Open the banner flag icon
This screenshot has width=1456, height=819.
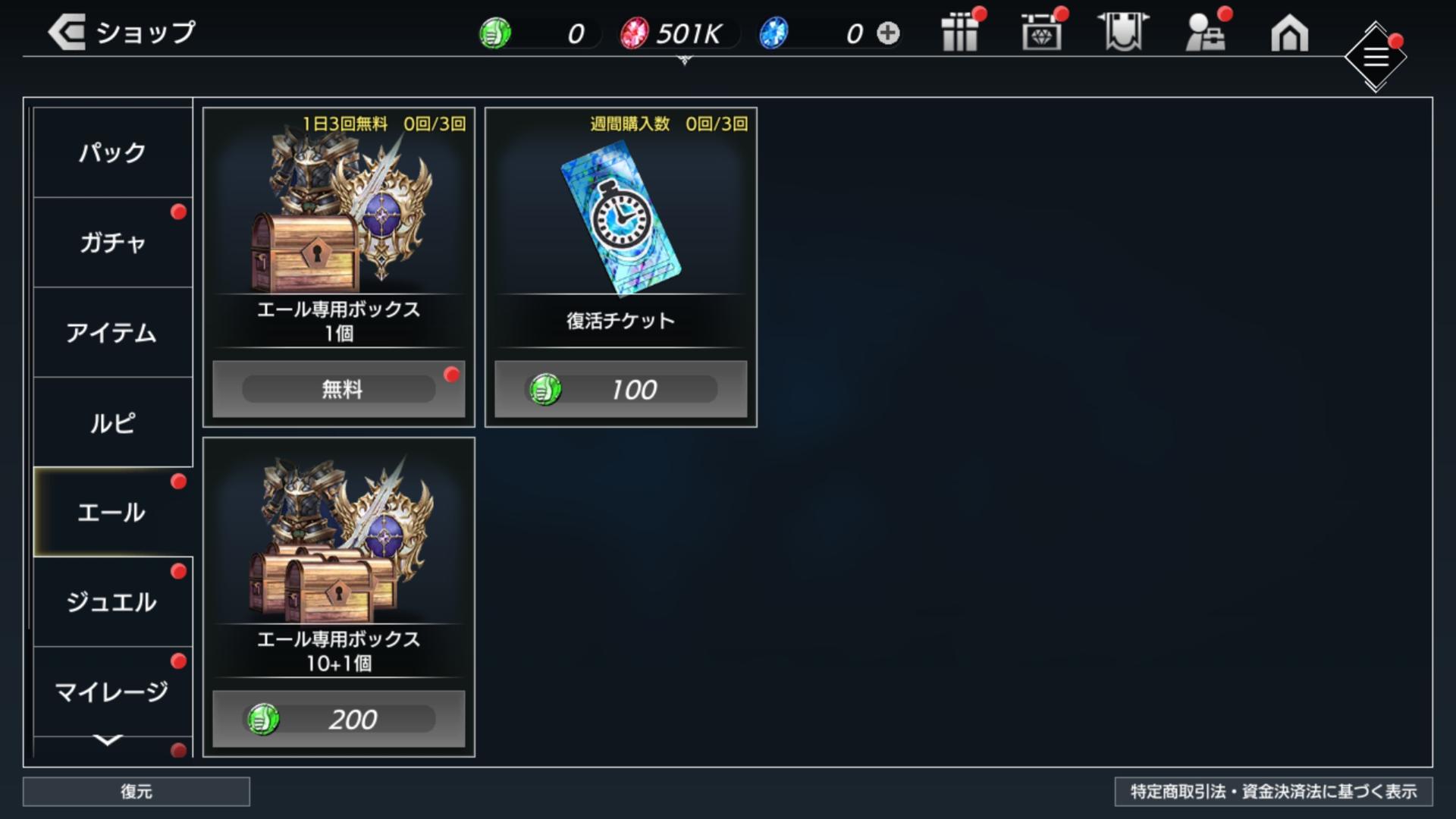coord(1123,33)
